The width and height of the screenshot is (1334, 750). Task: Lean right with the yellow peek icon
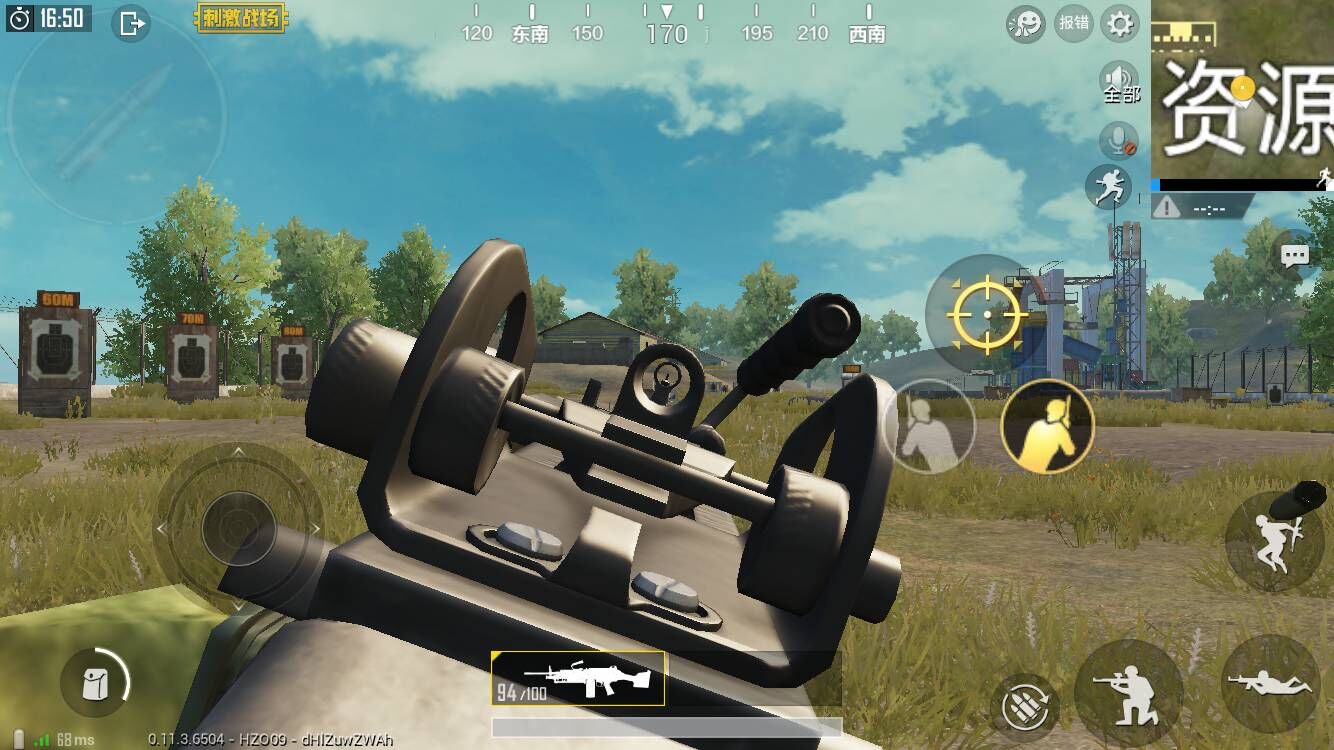(x=1047, y=427)
